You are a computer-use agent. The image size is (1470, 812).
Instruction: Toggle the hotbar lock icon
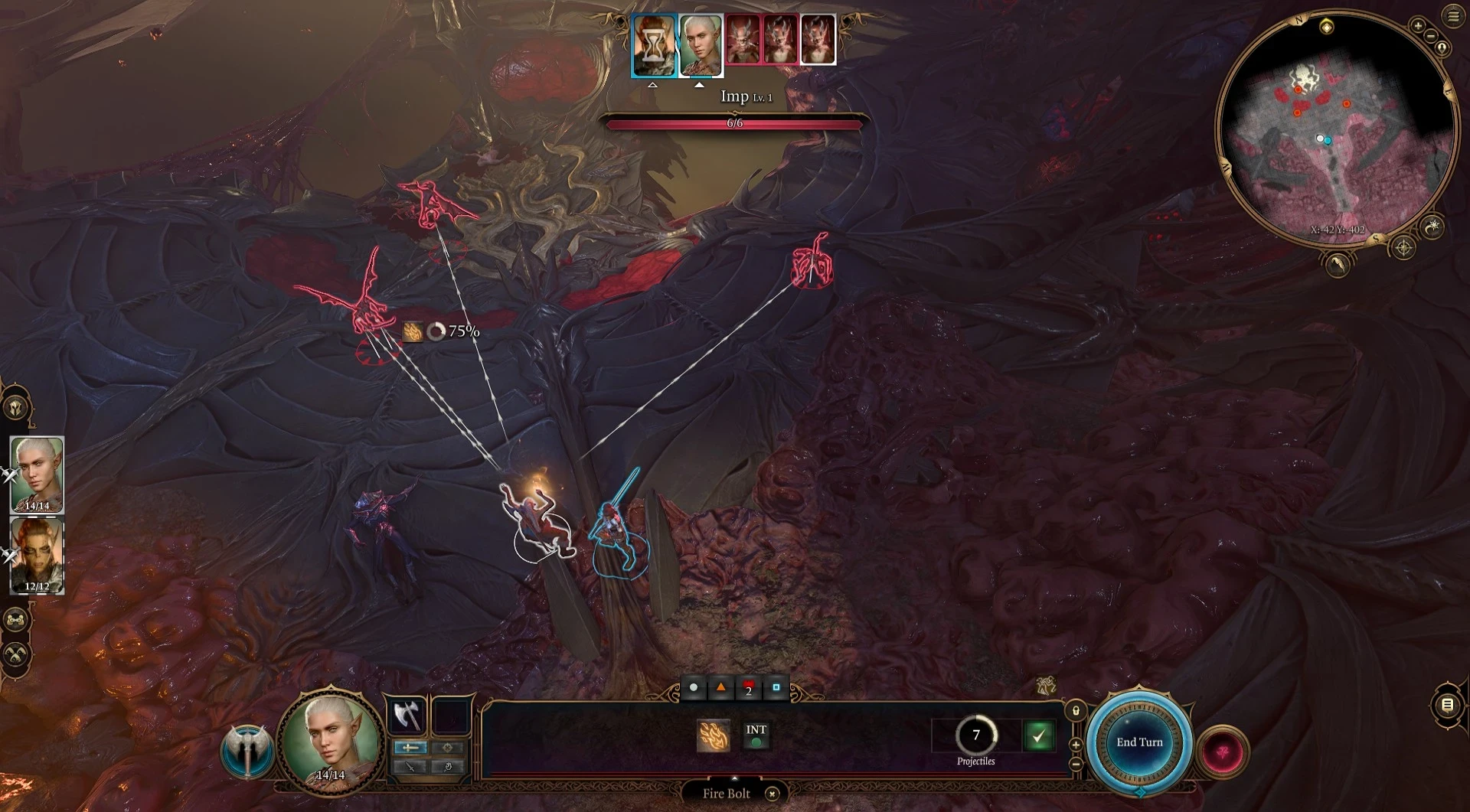tap(1076, 711)
